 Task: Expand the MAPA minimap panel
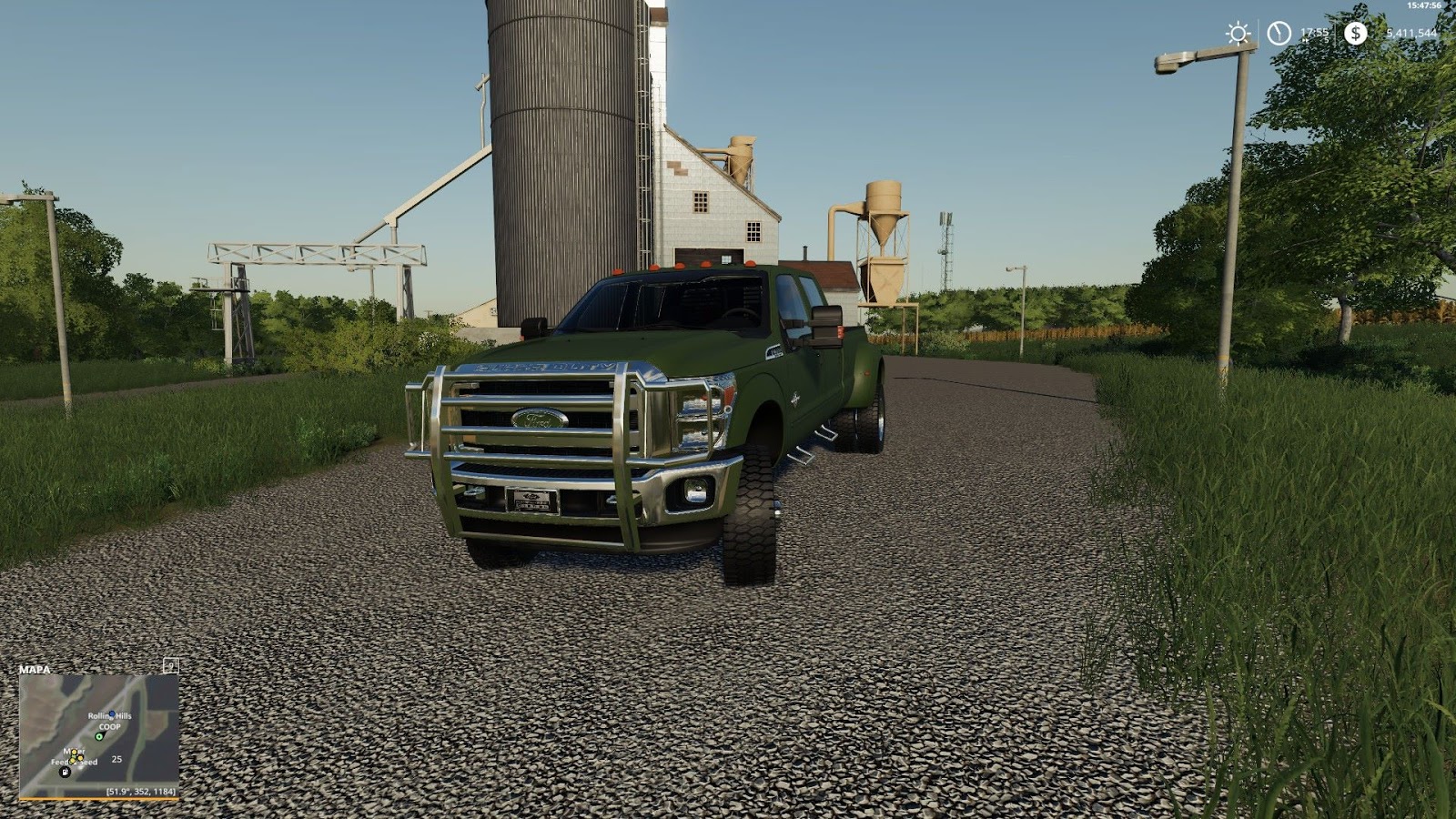point(35,670)
